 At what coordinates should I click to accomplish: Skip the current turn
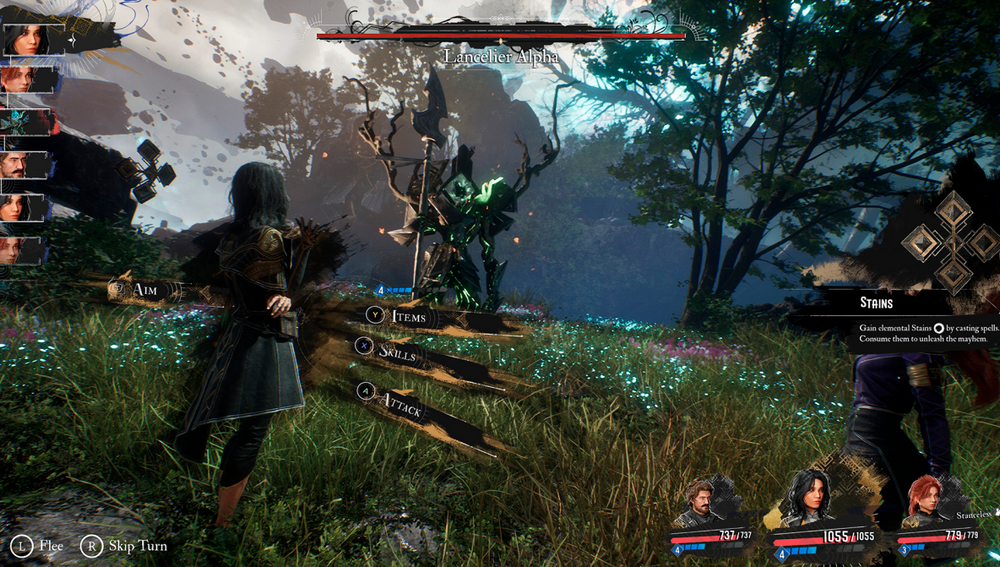pos(126,546)
